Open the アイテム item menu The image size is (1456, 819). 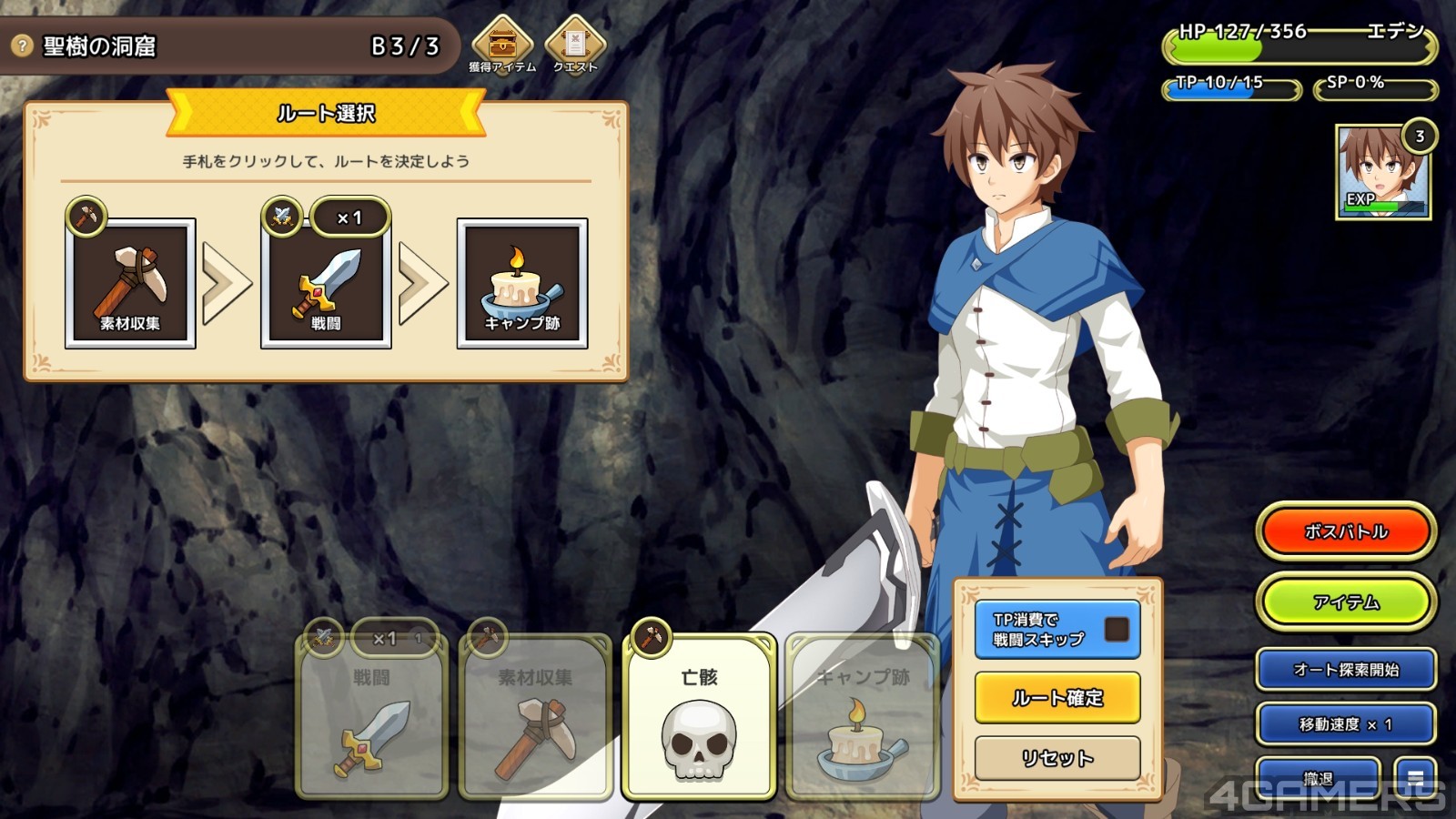(1346, 602)
